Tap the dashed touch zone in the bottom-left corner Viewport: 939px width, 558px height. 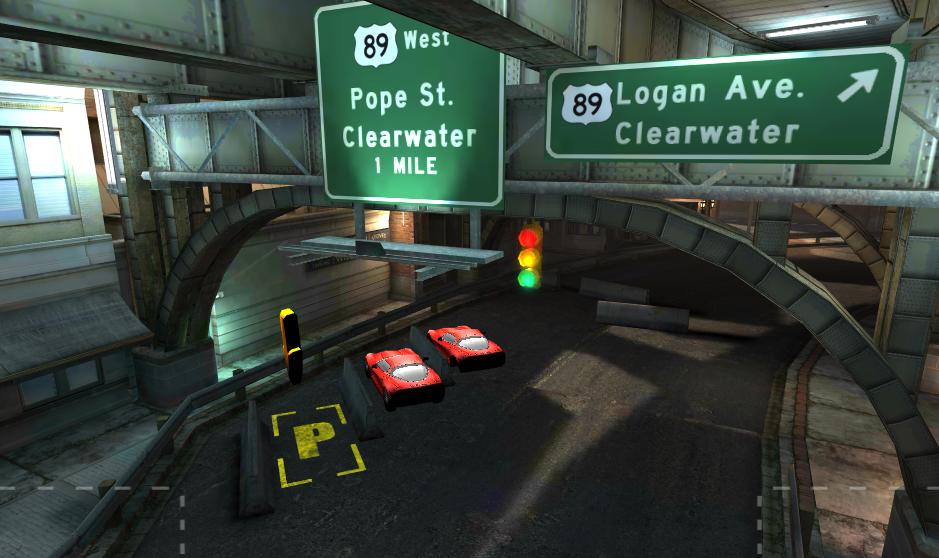pos(90,522)
